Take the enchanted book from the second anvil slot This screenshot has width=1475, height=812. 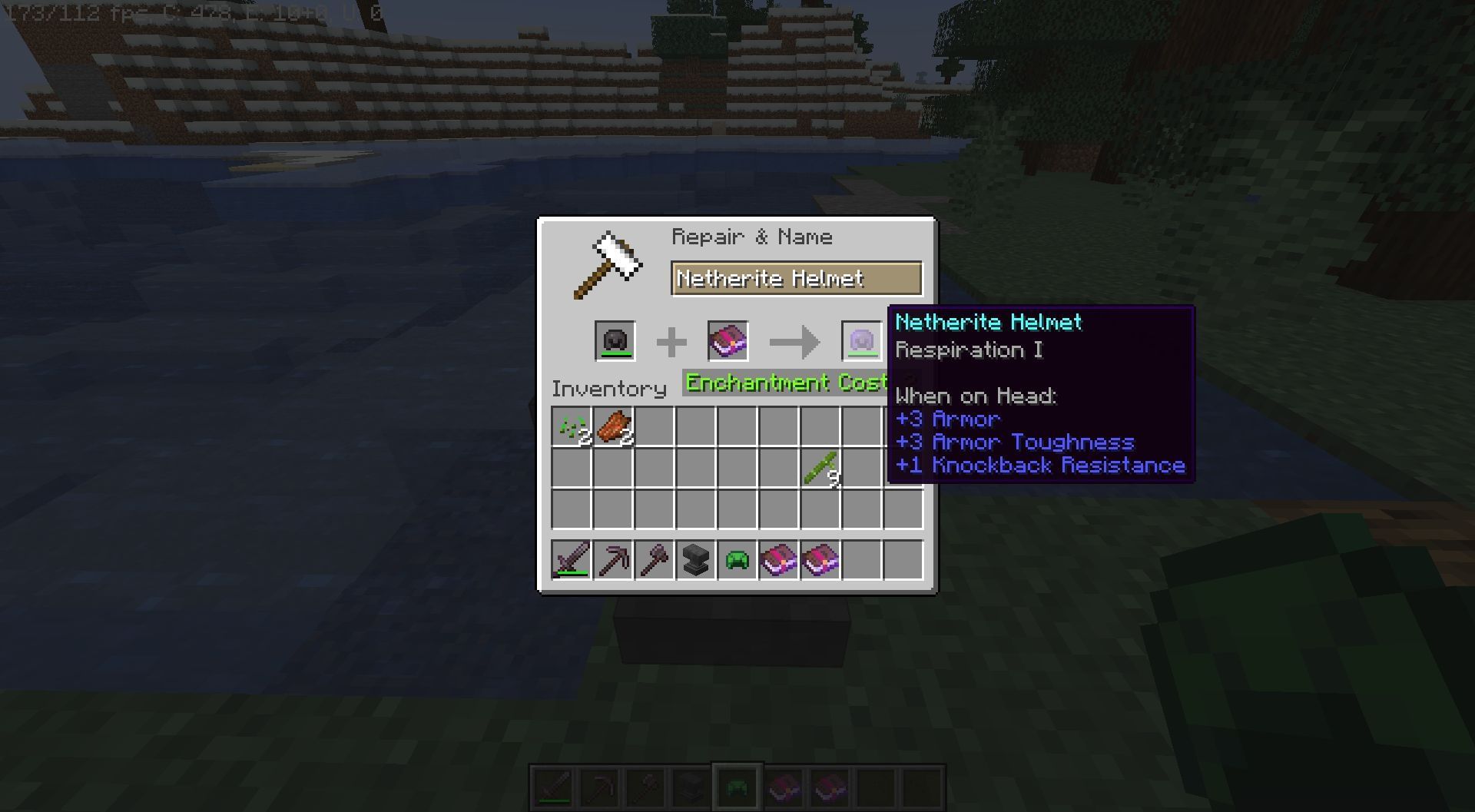pyautogui.click(x=726, y=341)
